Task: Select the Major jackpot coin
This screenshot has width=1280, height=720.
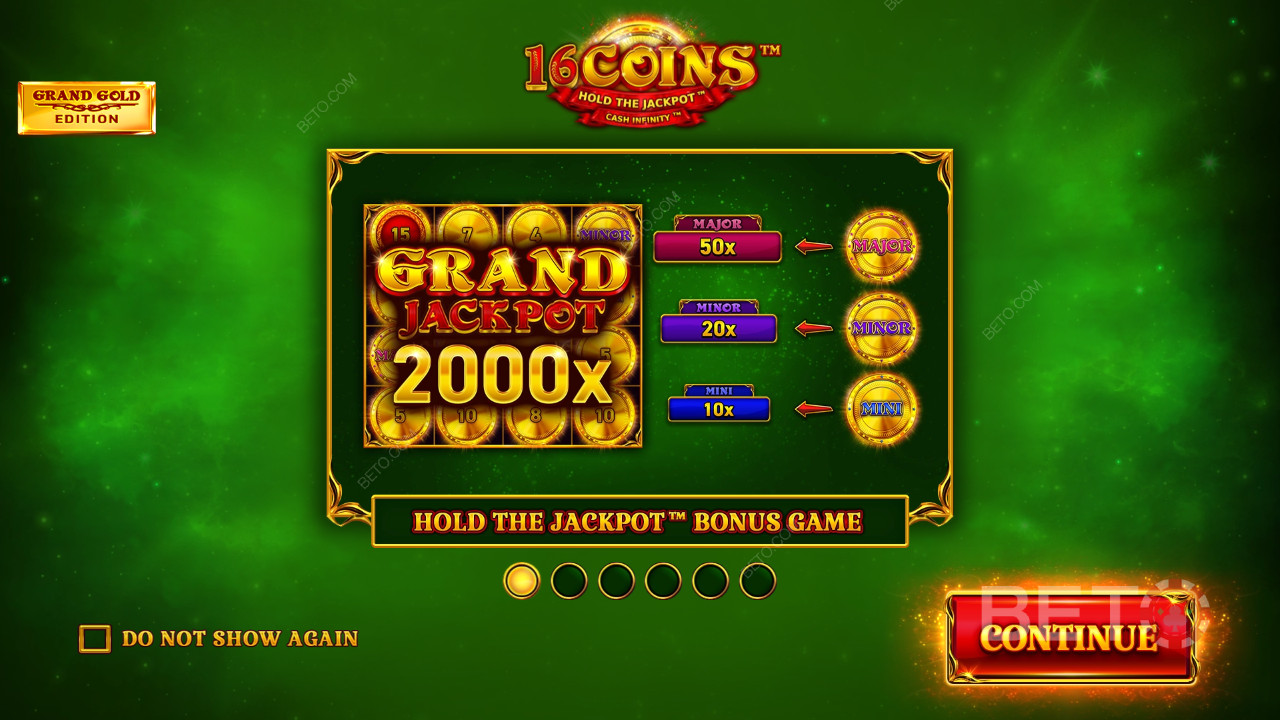Action: pos(881,246)
